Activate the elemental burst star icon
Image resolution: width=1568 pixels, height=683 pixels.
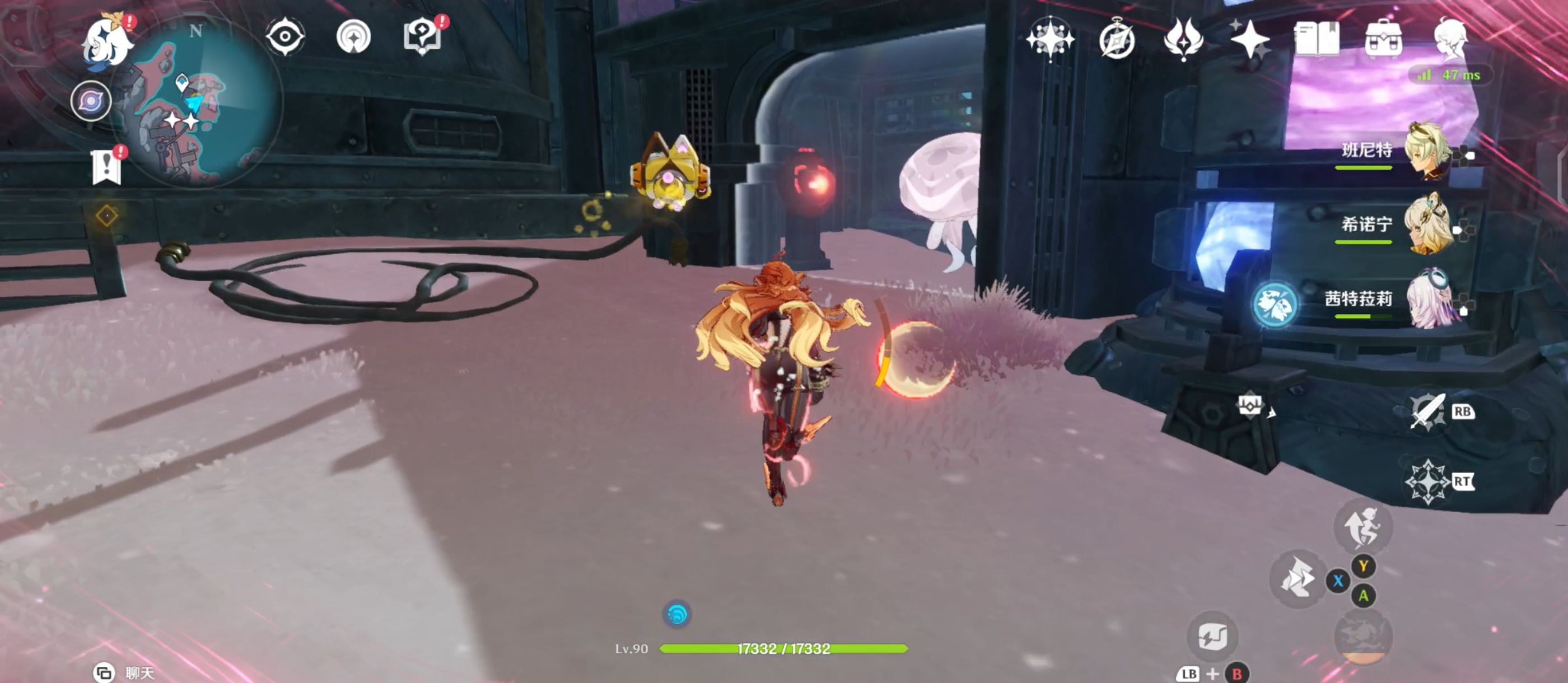[x=1427, y=481]
